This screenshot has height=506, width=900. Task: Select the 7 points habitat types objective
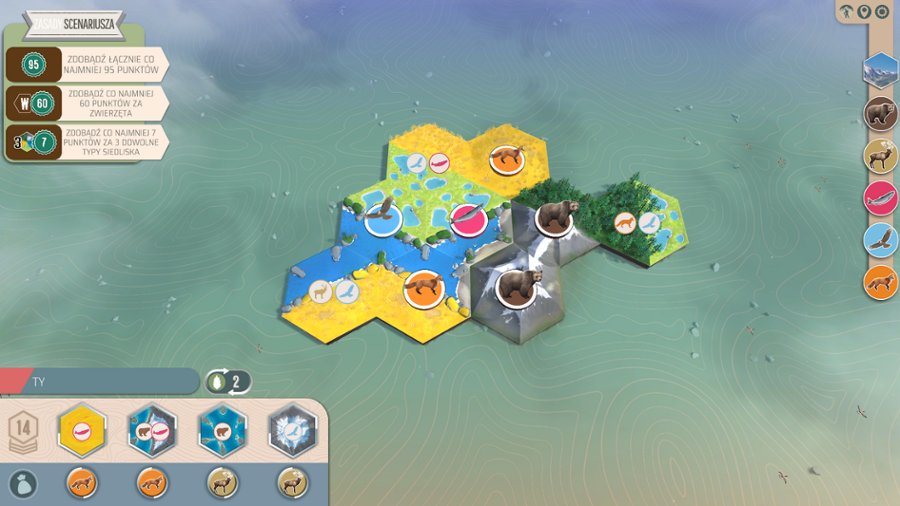pyautogui.click(x=90, y=140)
